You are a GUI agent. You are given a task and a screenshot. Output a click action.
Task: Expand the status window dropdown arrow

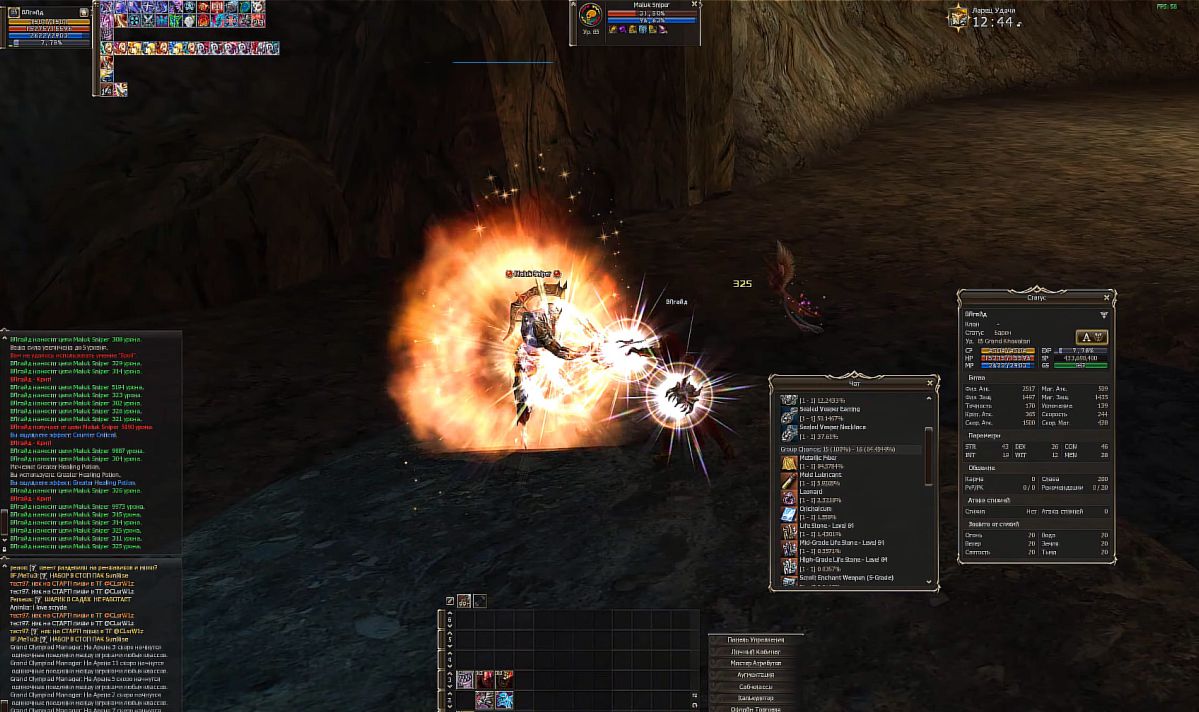point(1103,314)
